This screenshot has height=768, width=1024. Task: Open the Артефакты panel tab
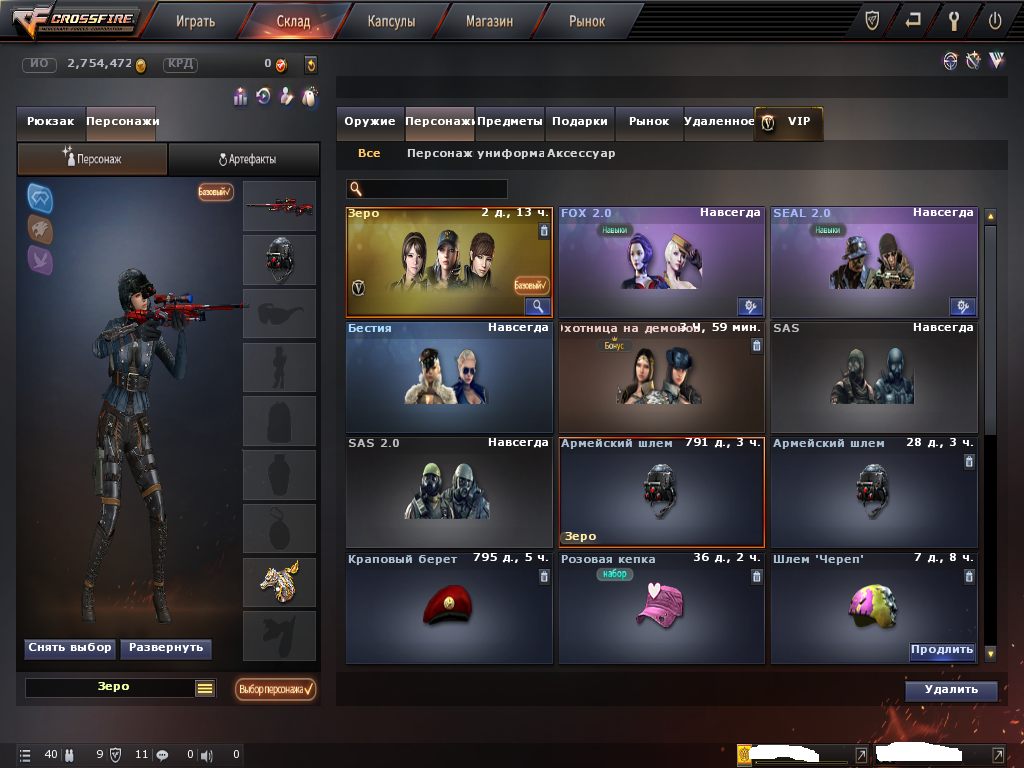[x=245, y=159]
